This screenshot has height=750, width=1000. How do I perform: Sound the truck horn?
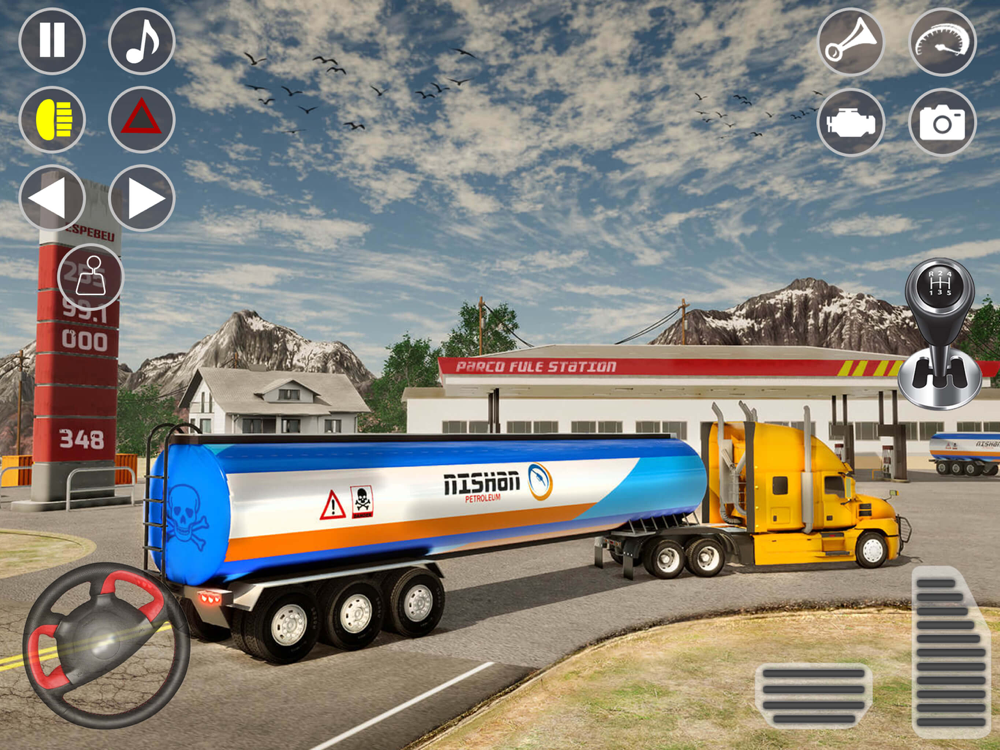[851, 42]
